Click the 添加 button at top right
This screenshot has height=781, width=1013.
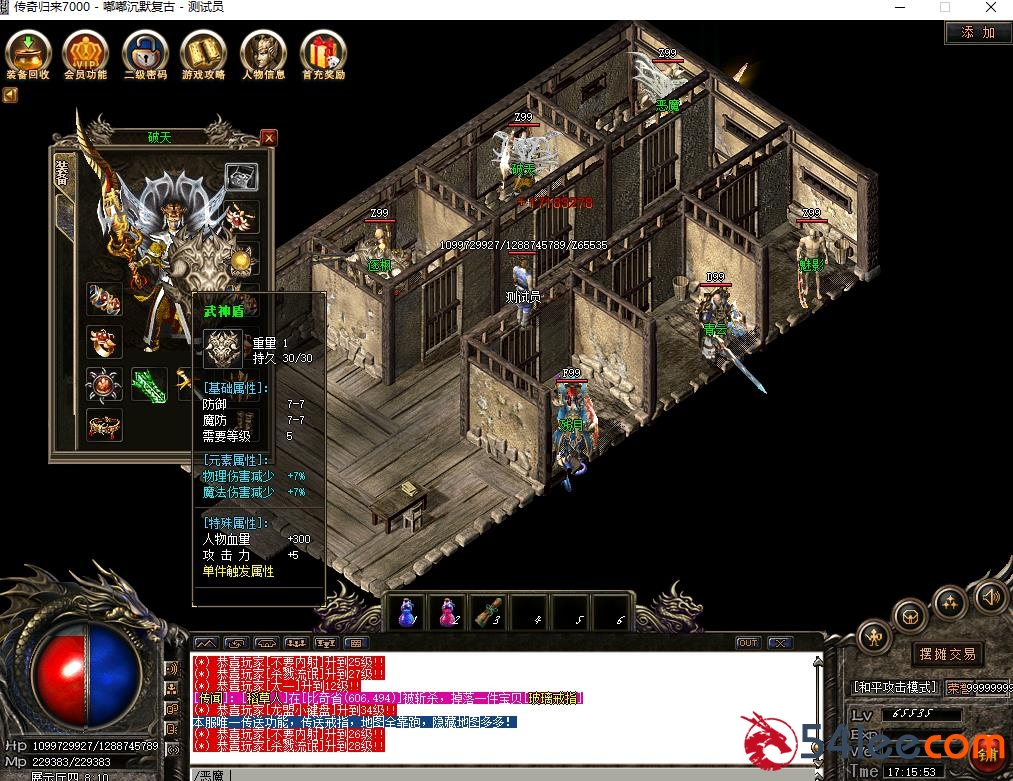(x=978, y=32)
